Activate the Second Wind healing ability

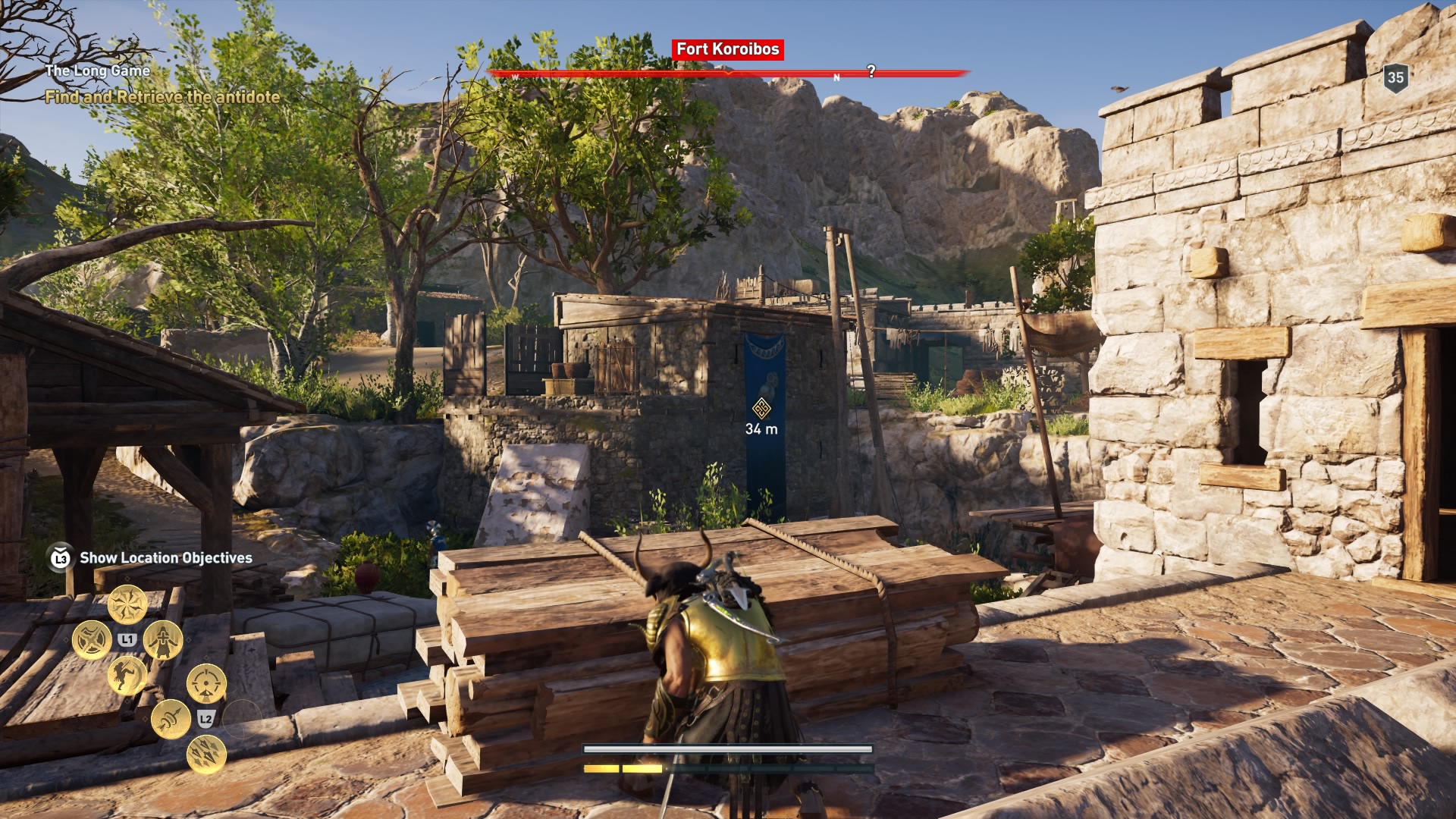click(162, 640)
